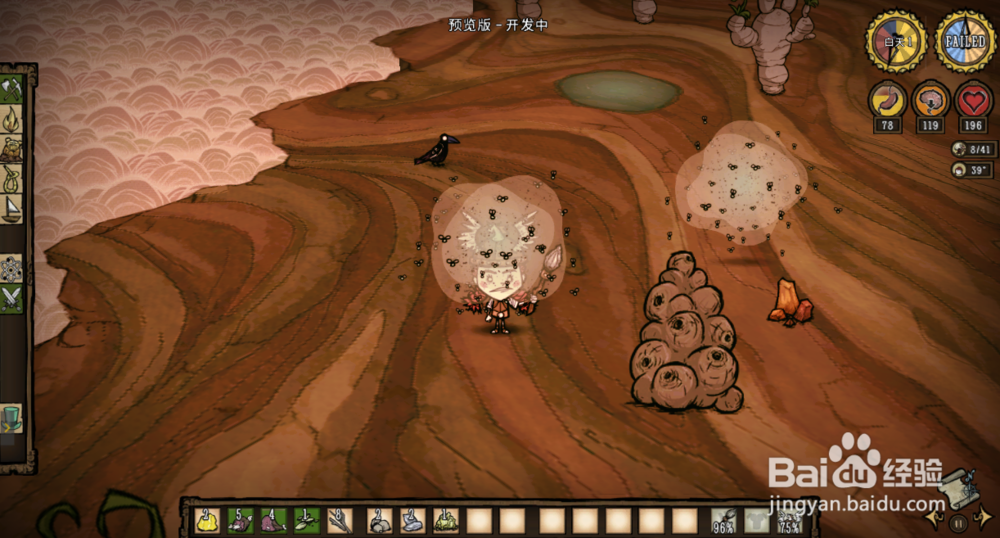Image resolution: width=1000 pixels, height=538 pixels.
Task: Click the equipped hand tool at 96%
Action: point(724,520)
